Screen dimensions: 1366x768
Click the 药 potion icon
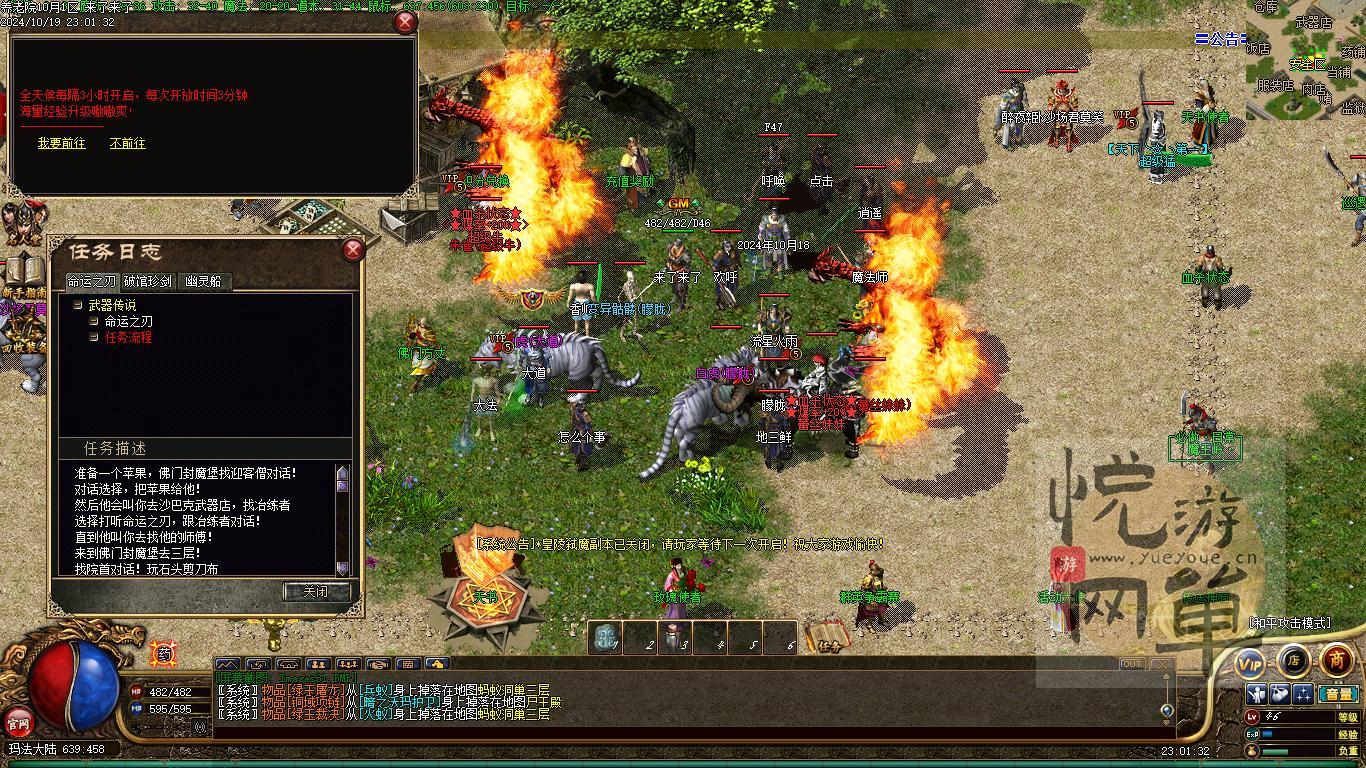pos(163,654)
